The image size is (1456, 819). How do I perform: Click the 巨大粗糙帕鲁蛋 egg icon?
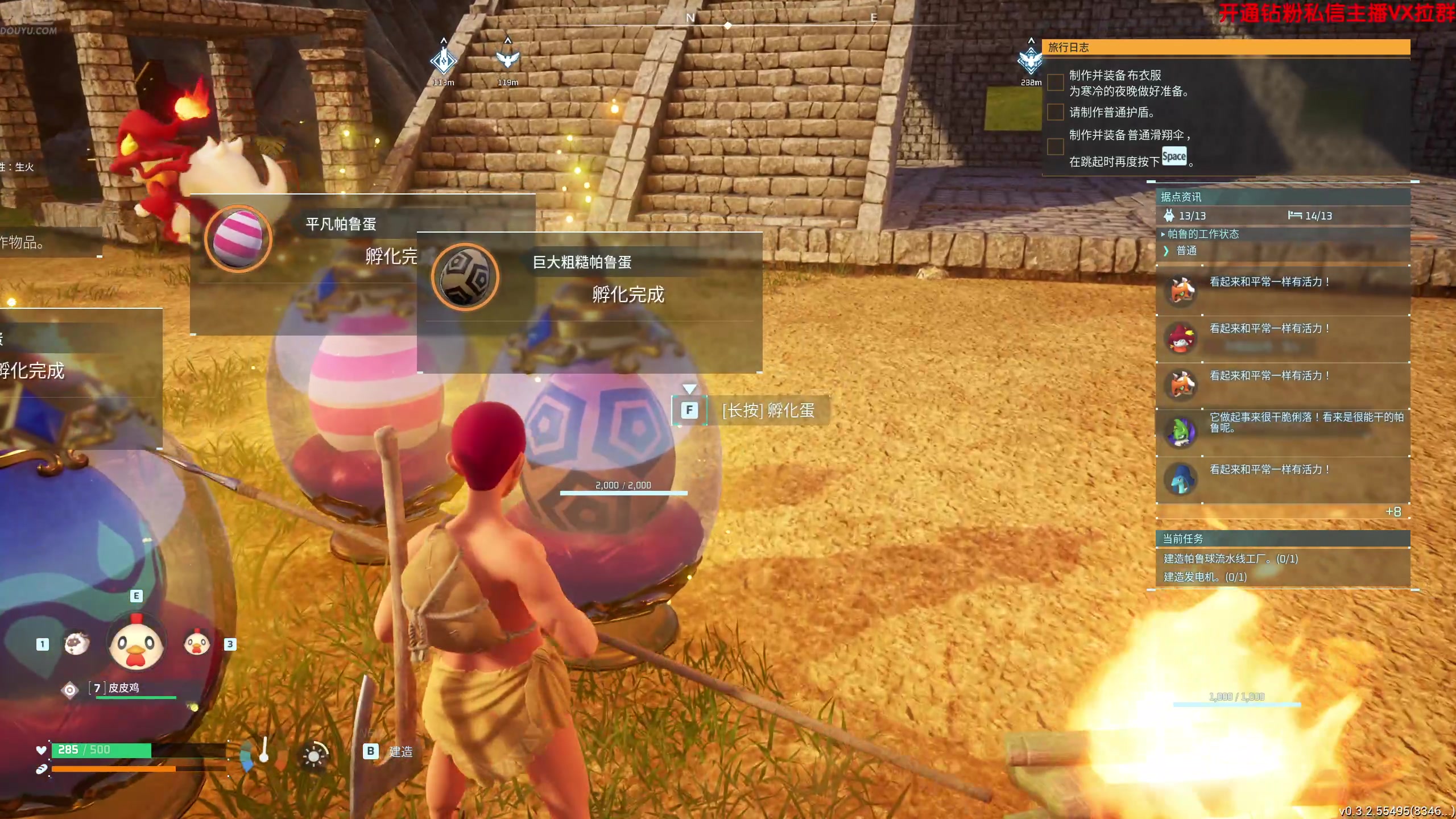465,278
